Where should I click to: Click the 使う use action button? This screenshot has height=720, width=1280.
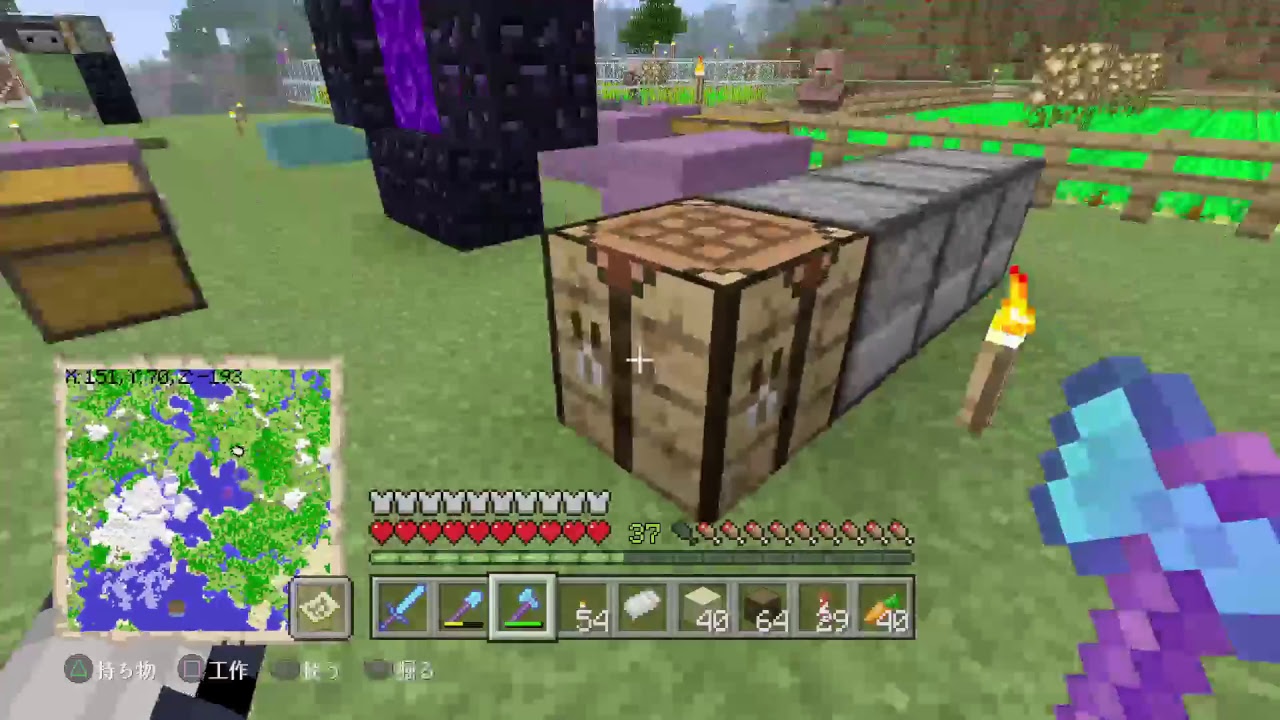point(320,671)
